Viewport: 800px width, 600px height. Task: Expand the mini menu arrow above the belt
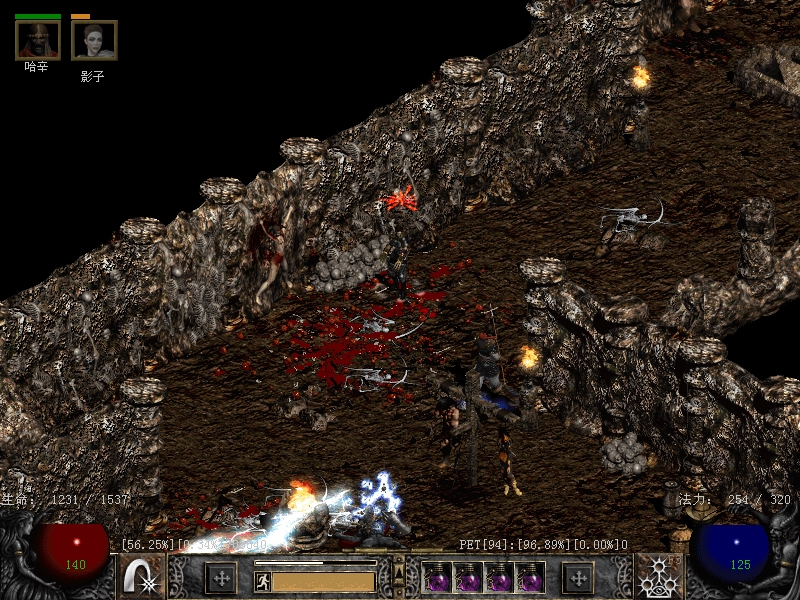(399, 566)
